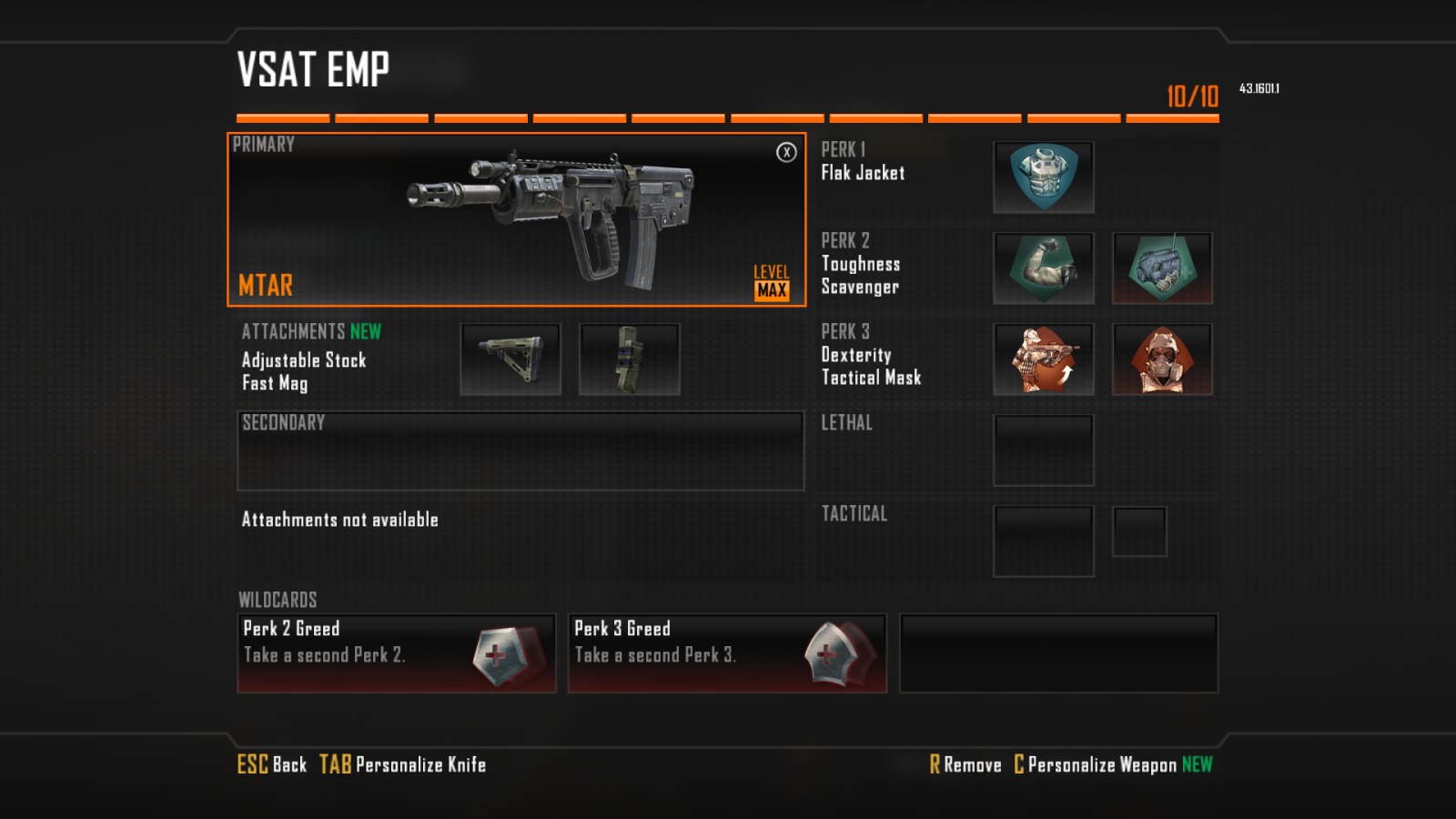Viewport: 1456px width, 819px height.
Task: Select the Perk 3 Greed wildcard
Action: point(727,653)
